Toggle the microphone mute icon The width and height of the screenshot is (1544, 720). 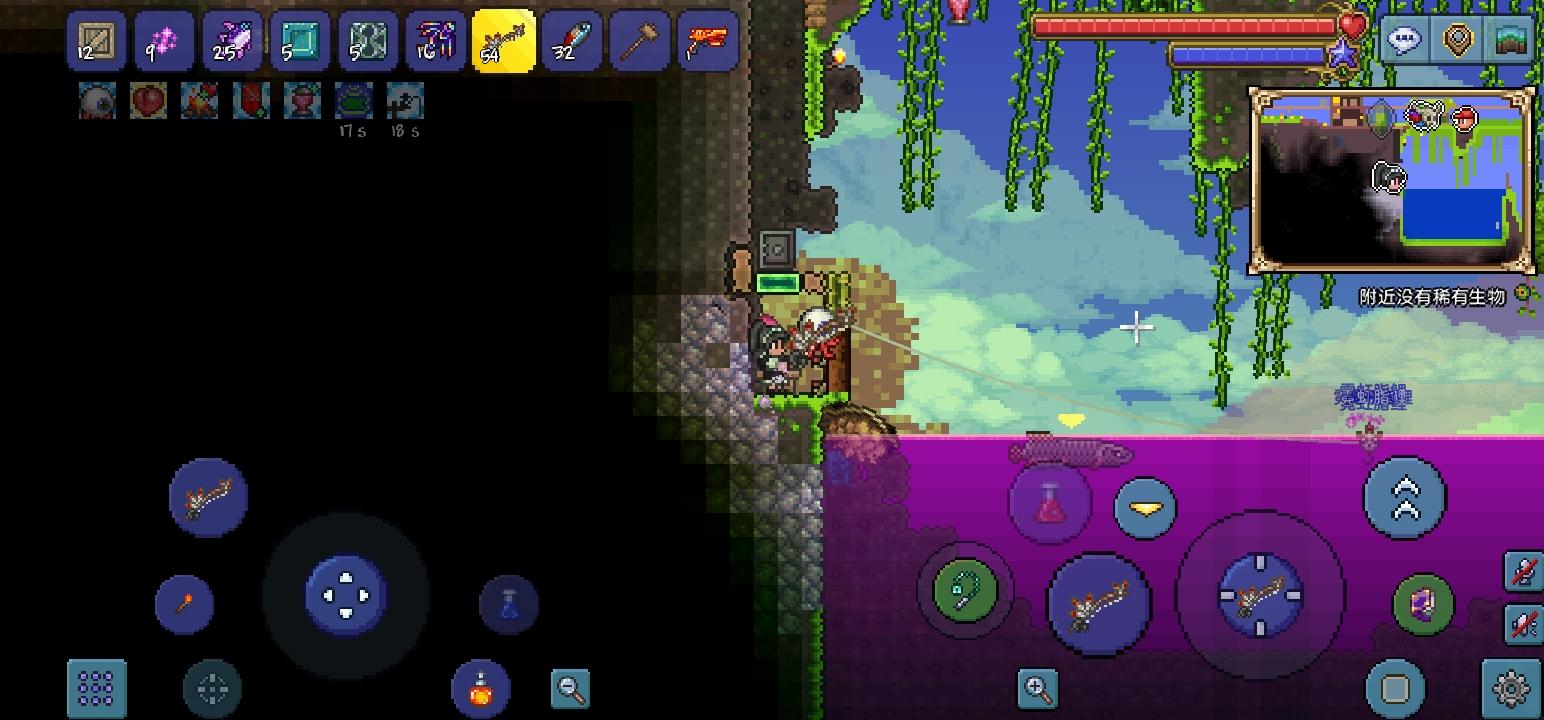(x=1523, y=572)
